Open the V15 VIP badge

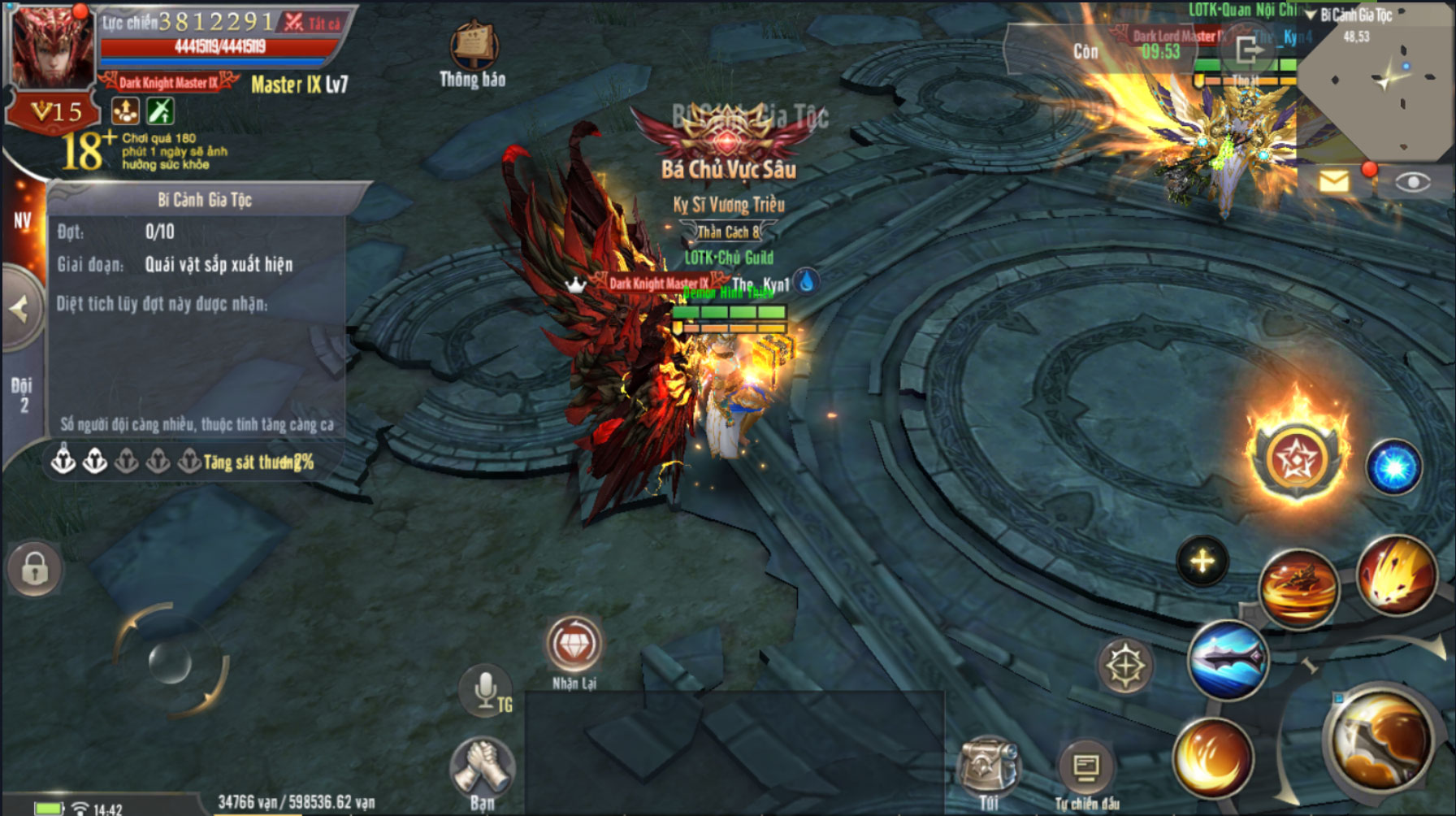click(55, 111)
